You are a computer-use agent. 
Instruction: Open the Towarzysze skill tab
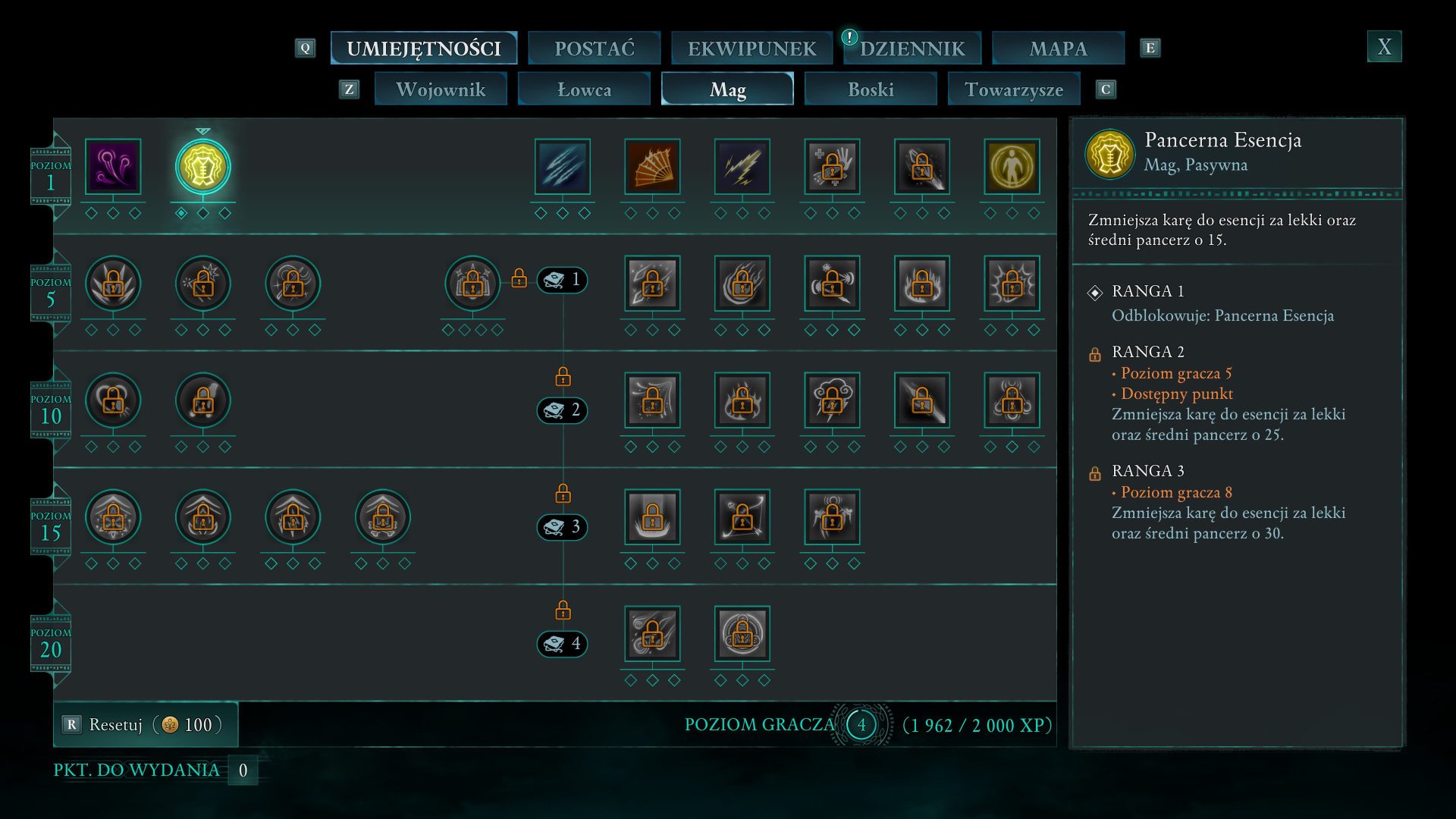point(1014,89)
